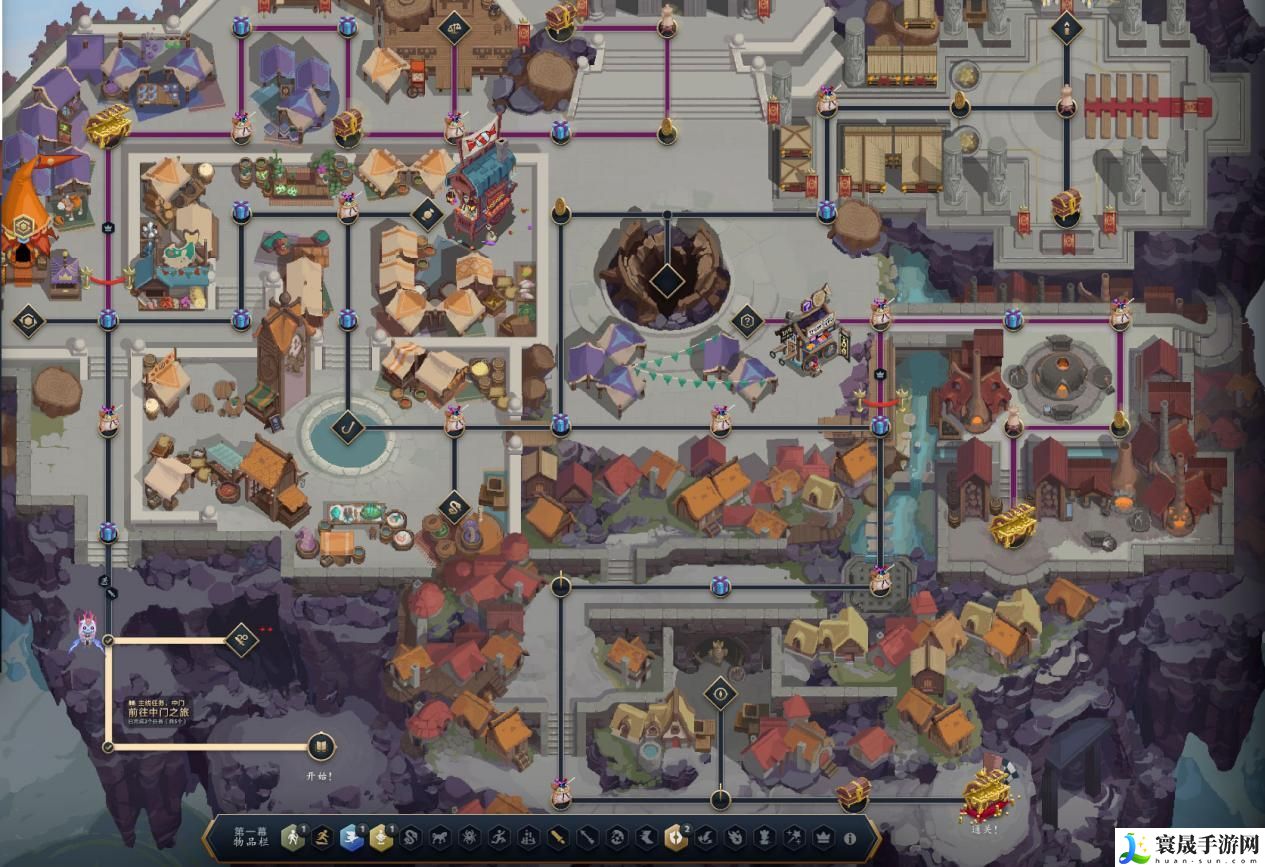This screenshot has width=1265, height=867.
Task: Click the main quest tracker for the Middle Gate
Action: click(158, 712)
